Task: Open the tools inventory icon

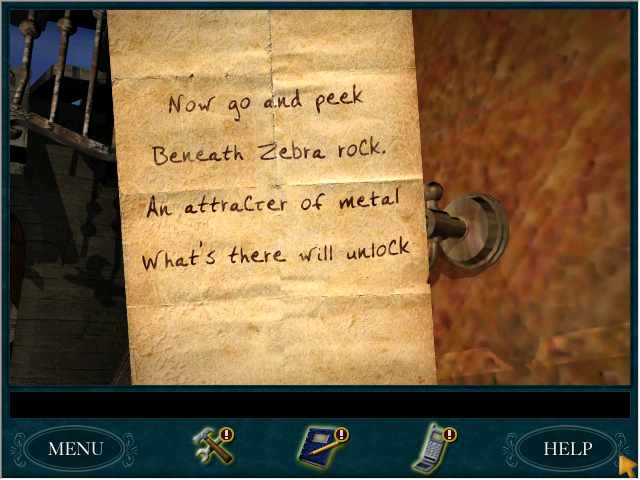Action: coord(213,446)
